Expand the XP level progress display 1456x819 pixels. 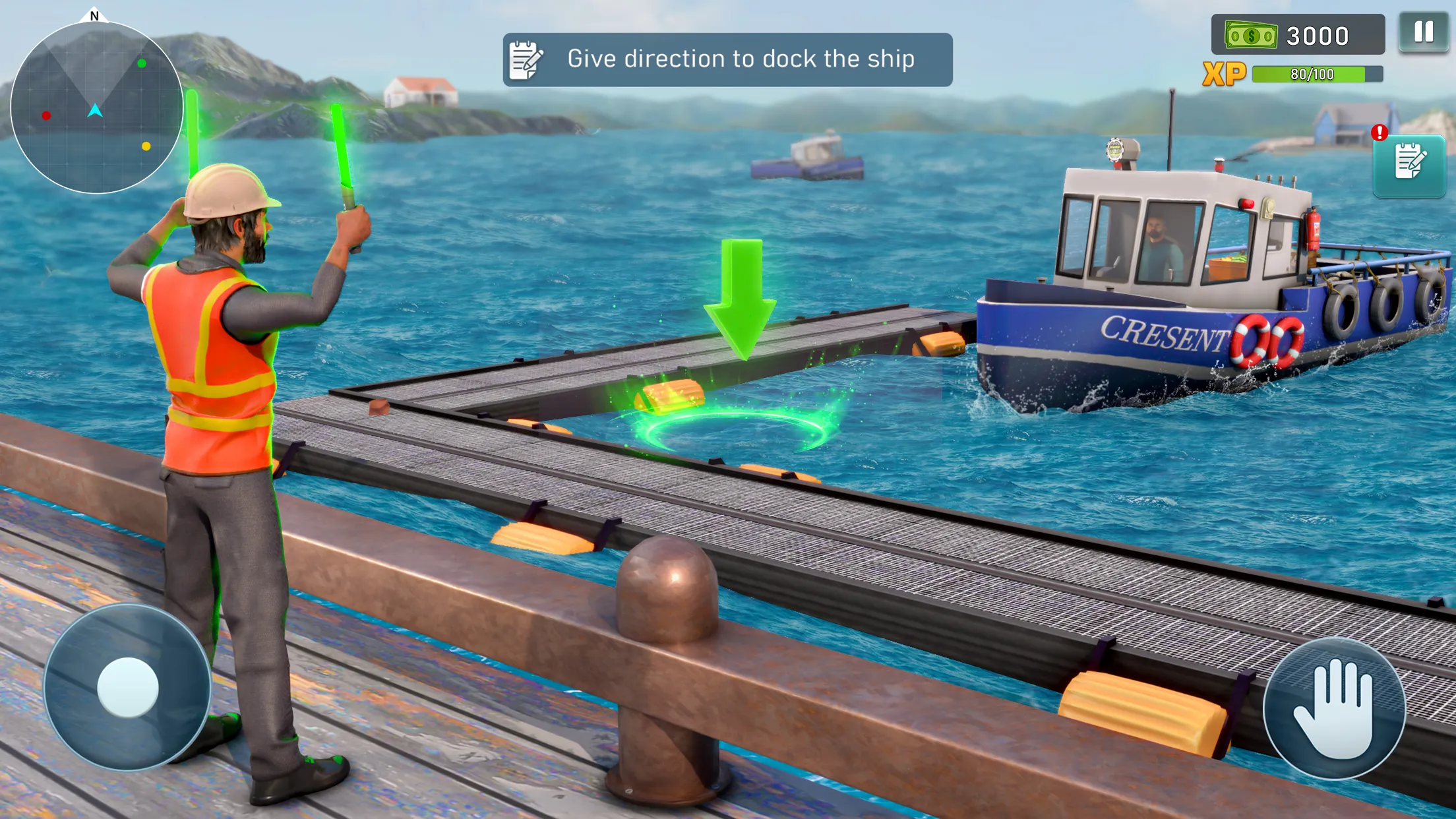pyautogui.click(x=1309, y=75)
